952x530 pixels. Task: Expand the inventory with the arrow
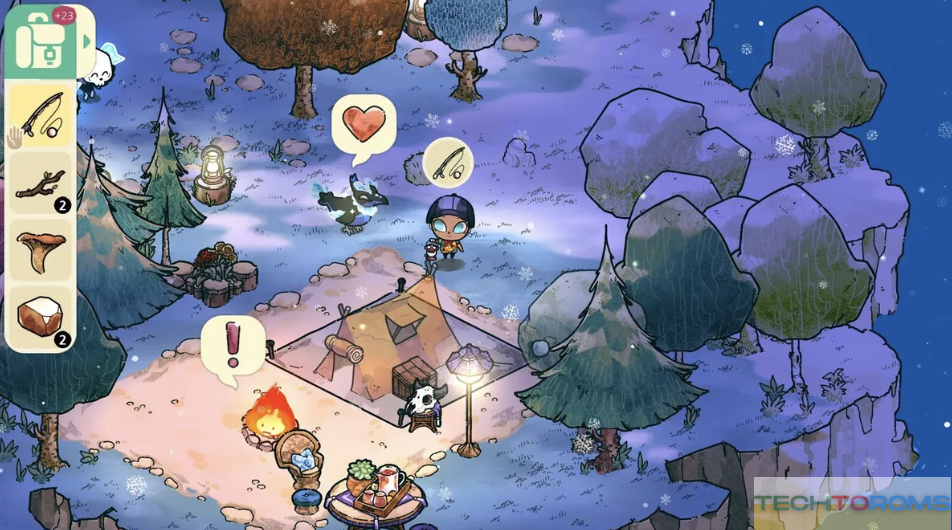[88, 42]
